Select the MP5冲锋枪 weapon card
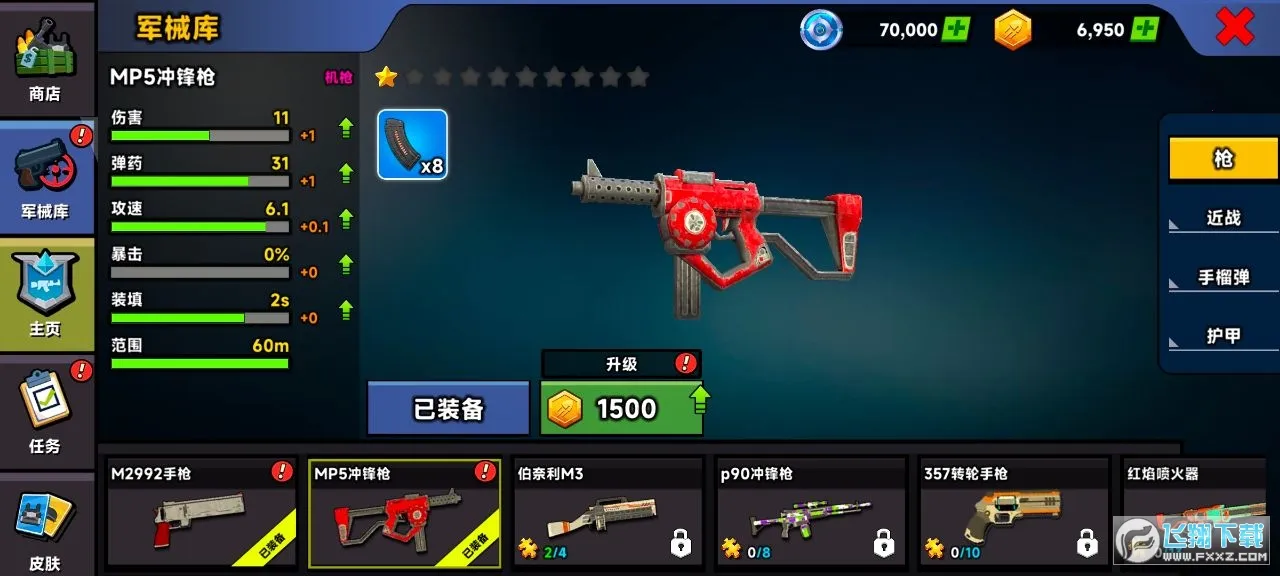 tap(404, 513)
